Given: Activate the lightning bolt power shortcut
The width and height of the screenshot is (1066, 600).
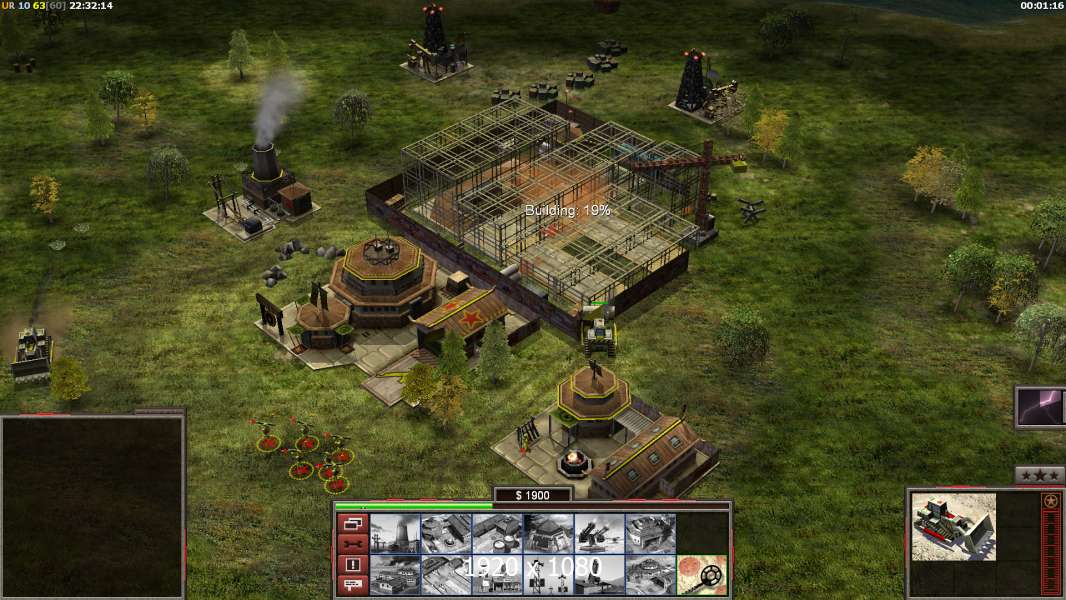Looking at the screenshot, I should tap(1041, 407).
